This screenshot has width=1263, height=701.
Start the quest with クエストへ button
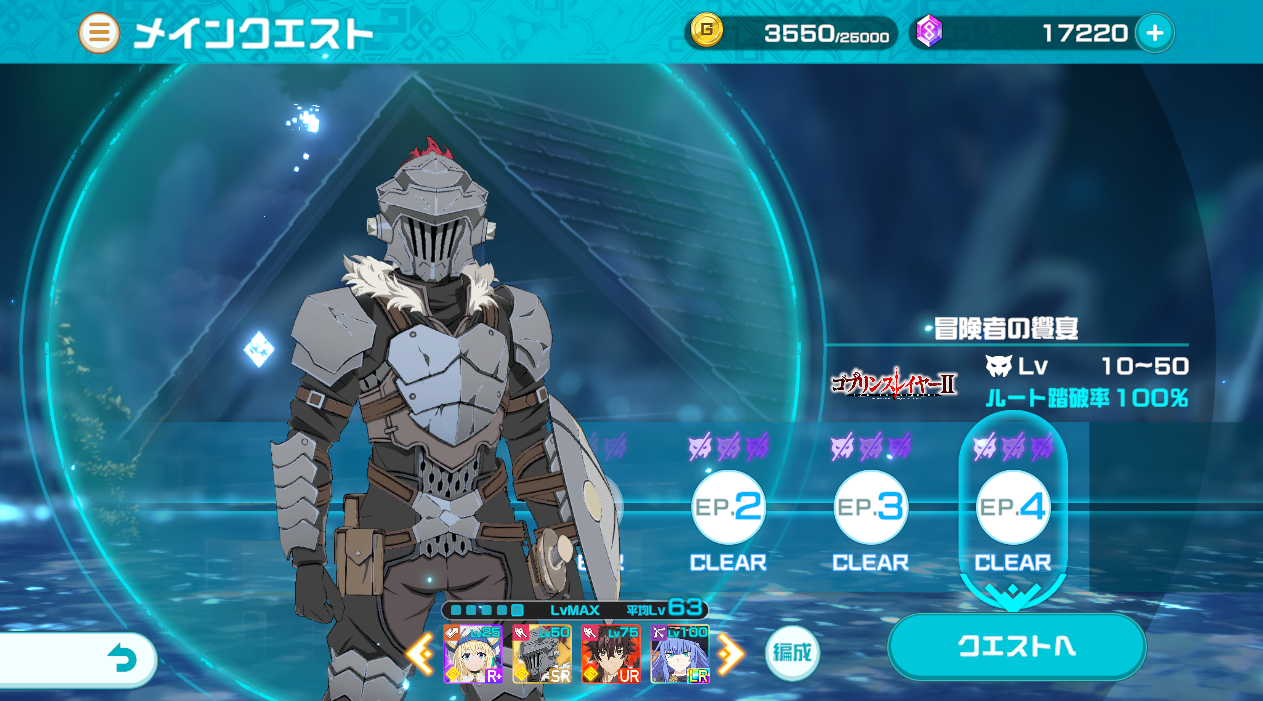click(1016, 646)
